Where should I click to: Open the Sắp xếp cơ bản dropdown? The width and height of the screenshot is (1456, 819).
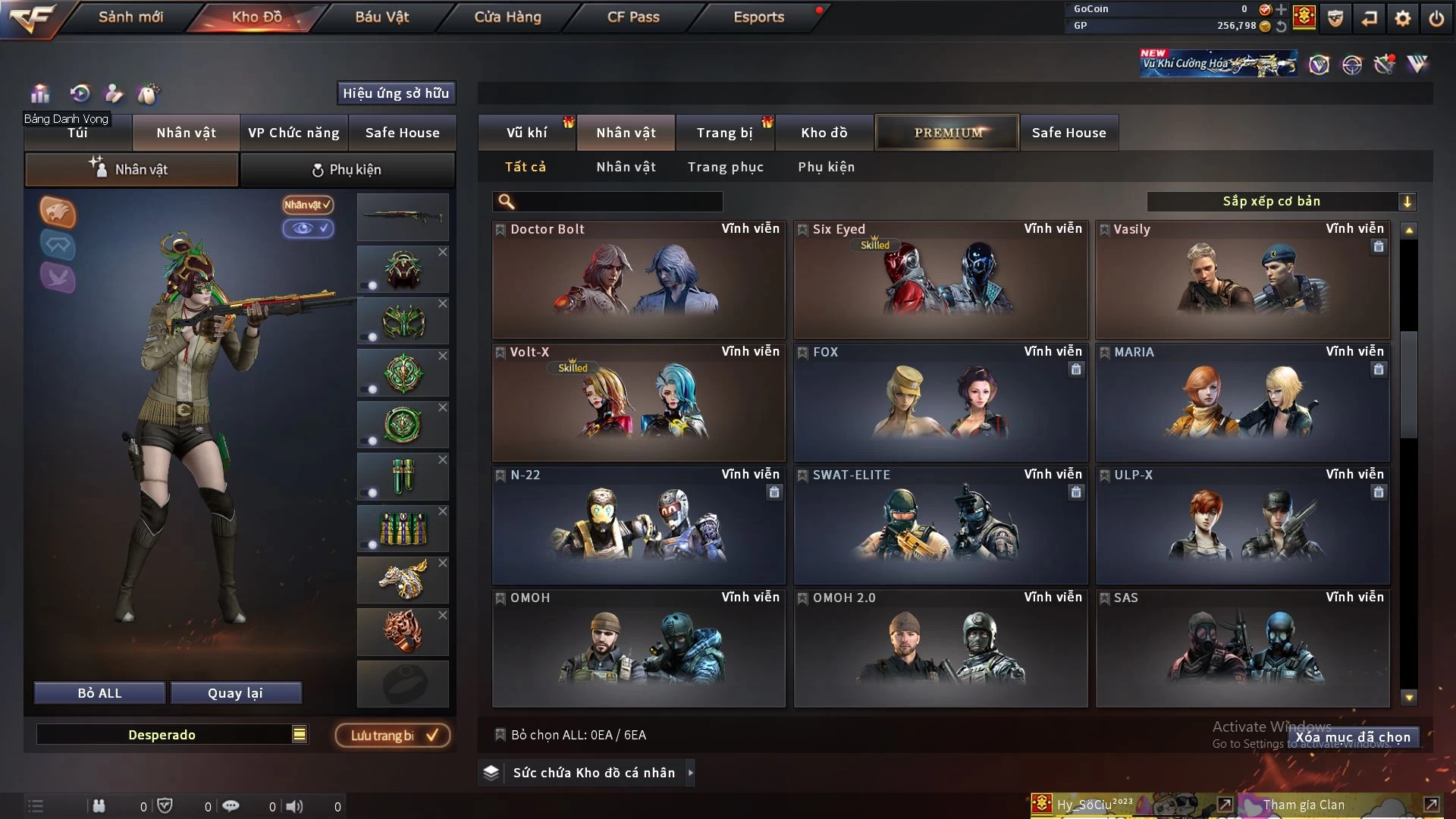1281,201
